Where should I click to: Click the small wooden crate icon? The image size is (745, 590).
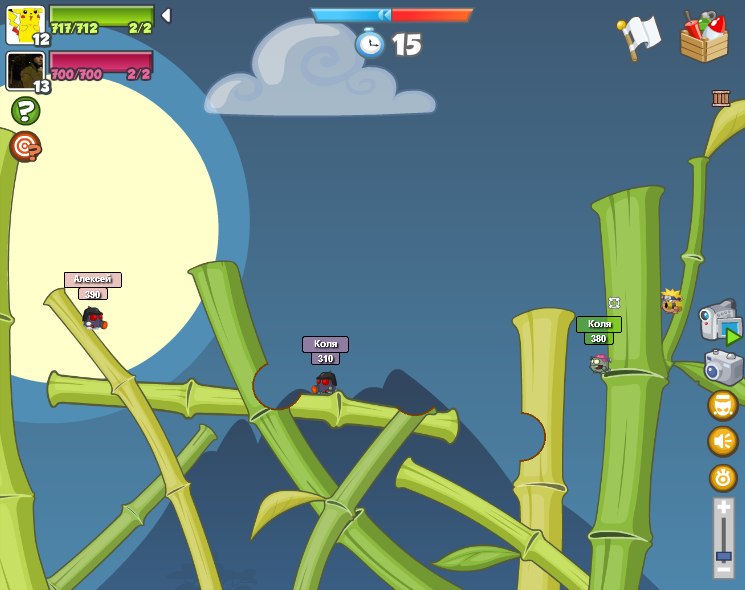tap(721, 98)
